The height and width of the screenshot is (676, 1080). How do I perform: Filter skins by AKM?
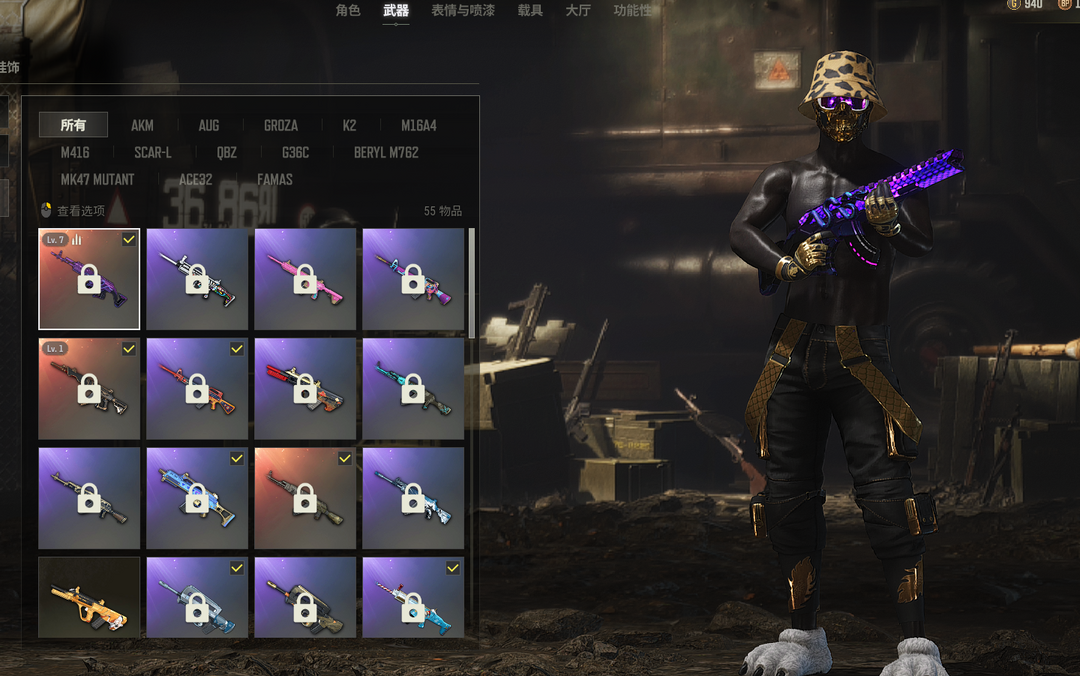click(142, 125)
